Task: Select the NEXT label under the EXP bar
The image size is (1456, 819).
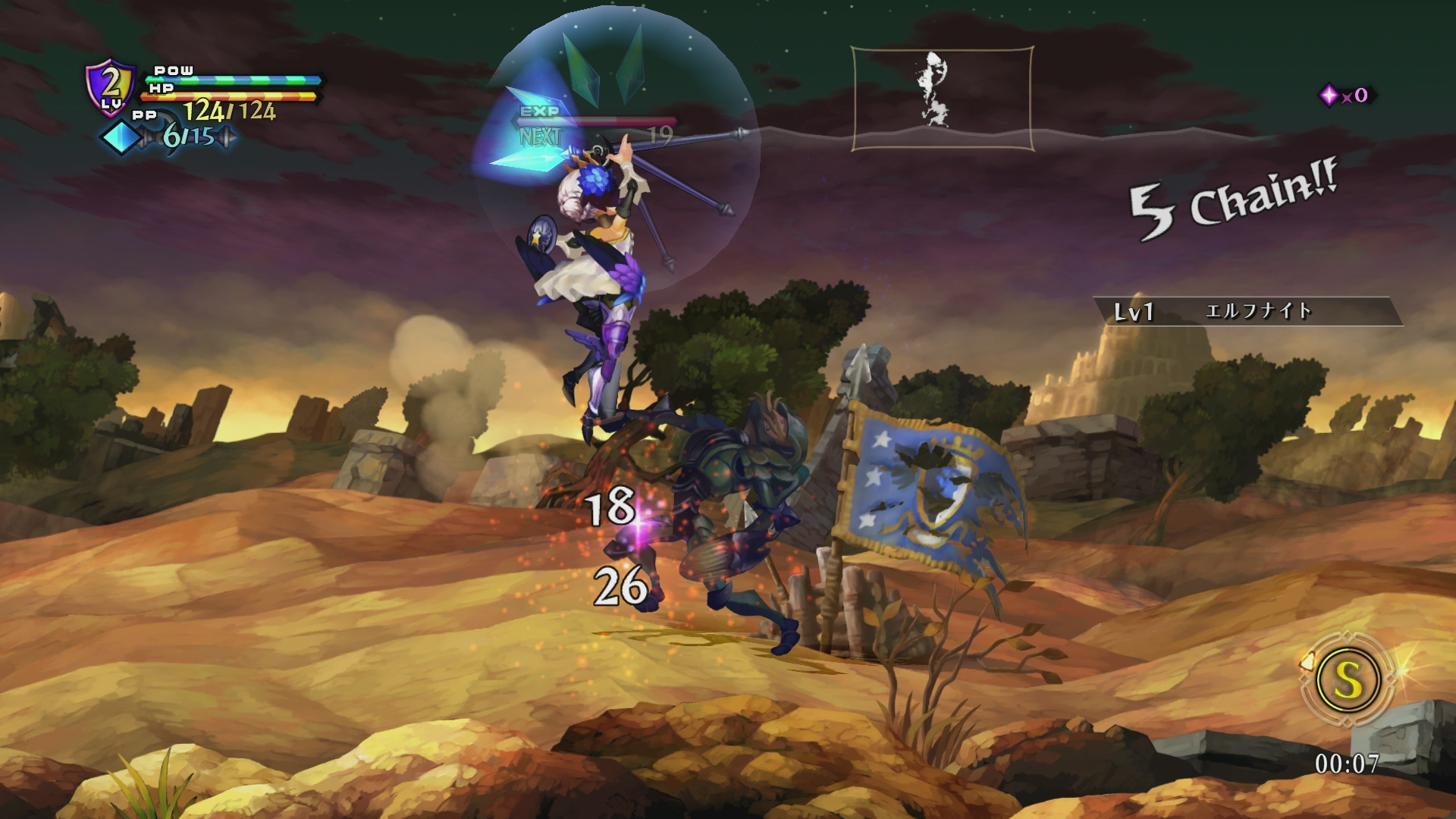Action: click(x=540, y=136)
